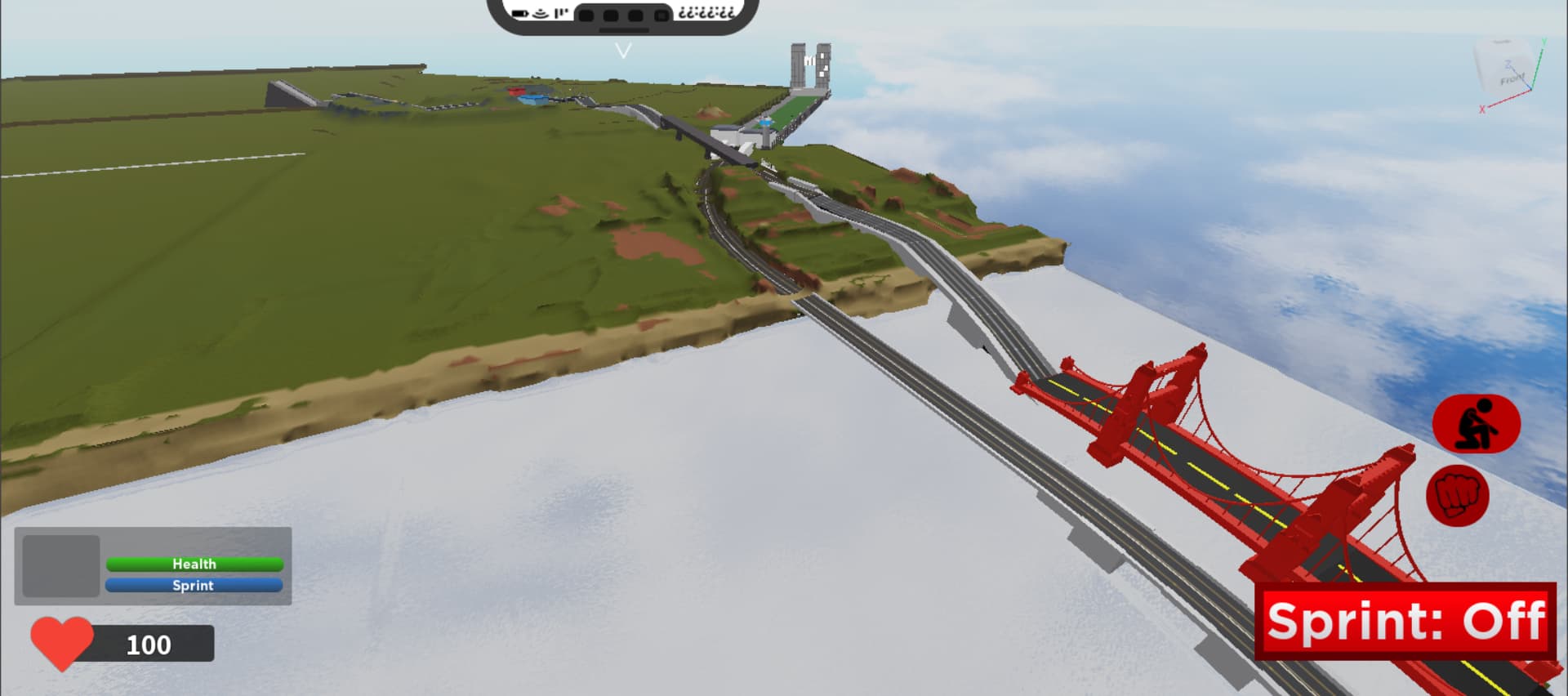Click the cellular signal bars icon
Viewport: 1568px width, 696px height.
point(561,12)
